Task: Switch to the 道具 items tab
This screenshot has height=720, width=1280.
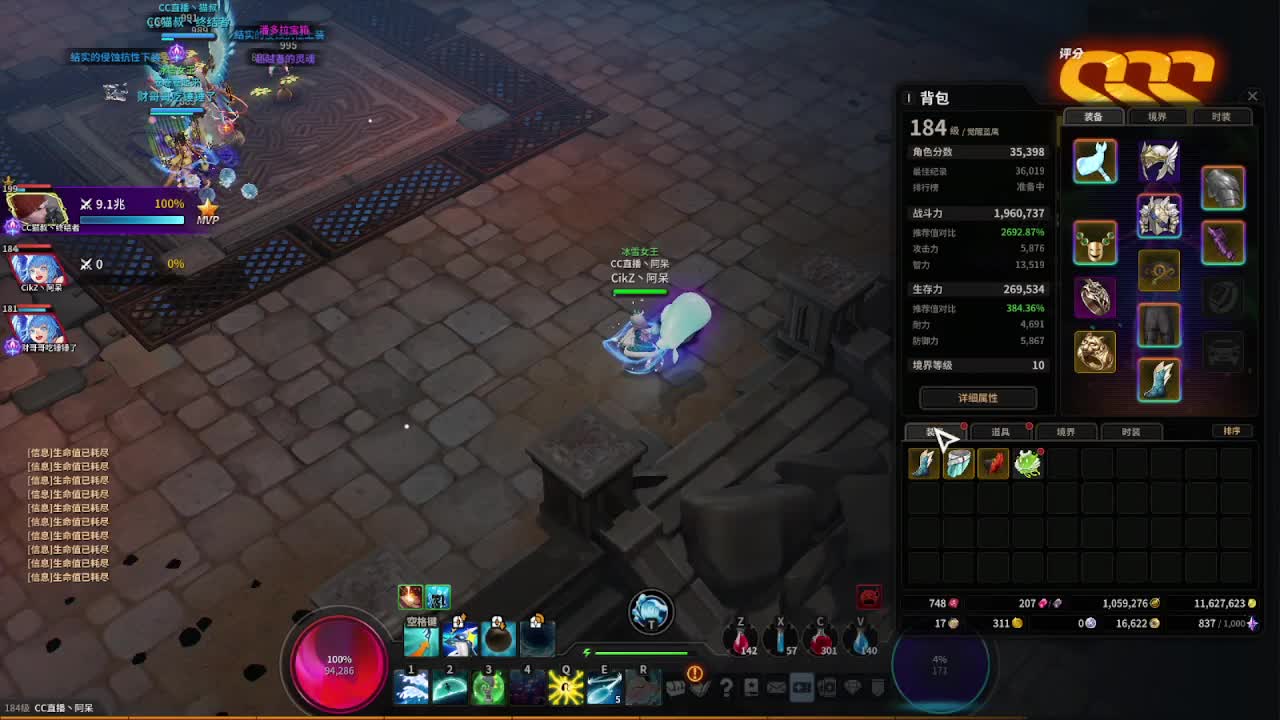Action: pyautogui.click(x=1002, y=431)
